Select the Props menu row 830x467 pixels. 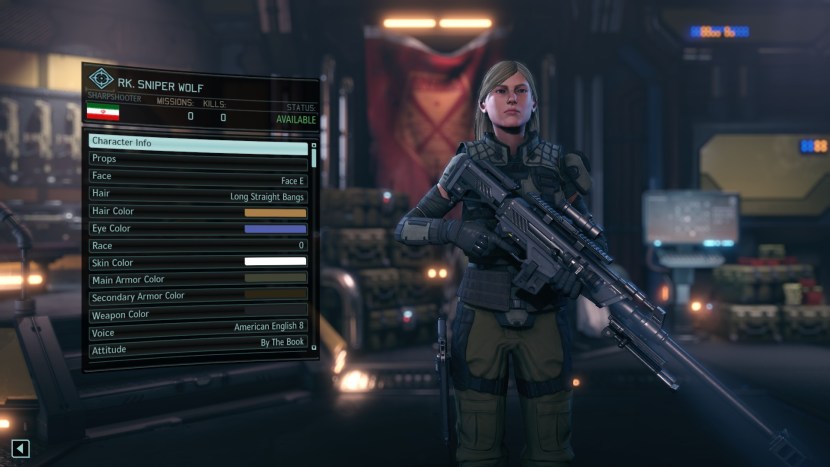click(197, 158)
